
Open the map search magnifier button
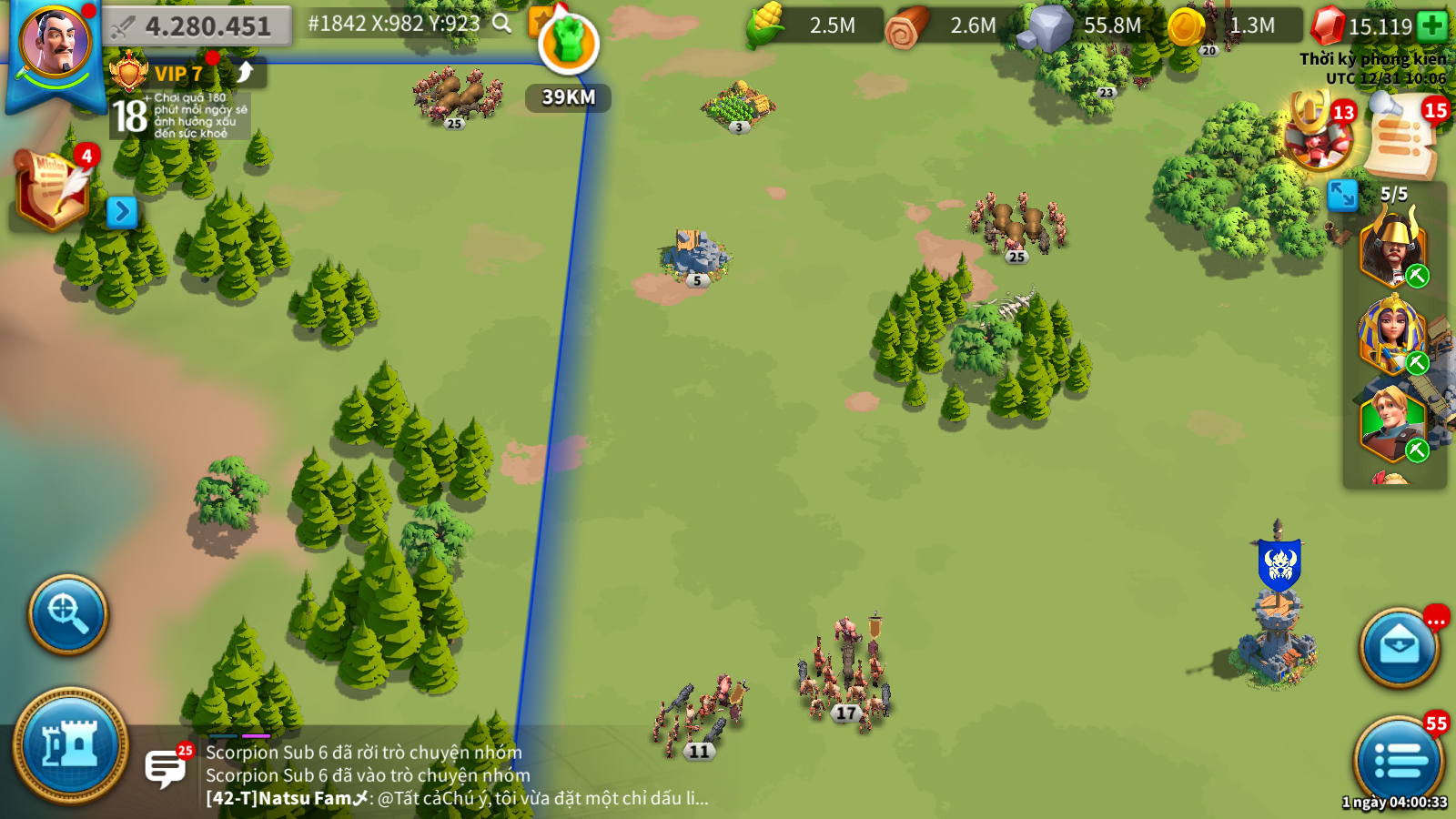click(x=68, y=614)
